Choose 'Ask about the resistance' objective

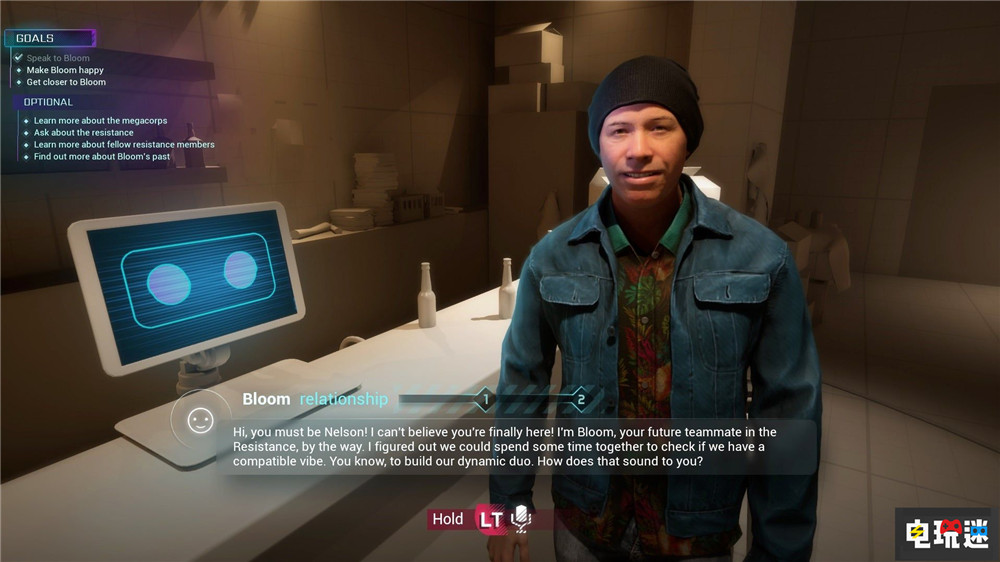(83, 133)
